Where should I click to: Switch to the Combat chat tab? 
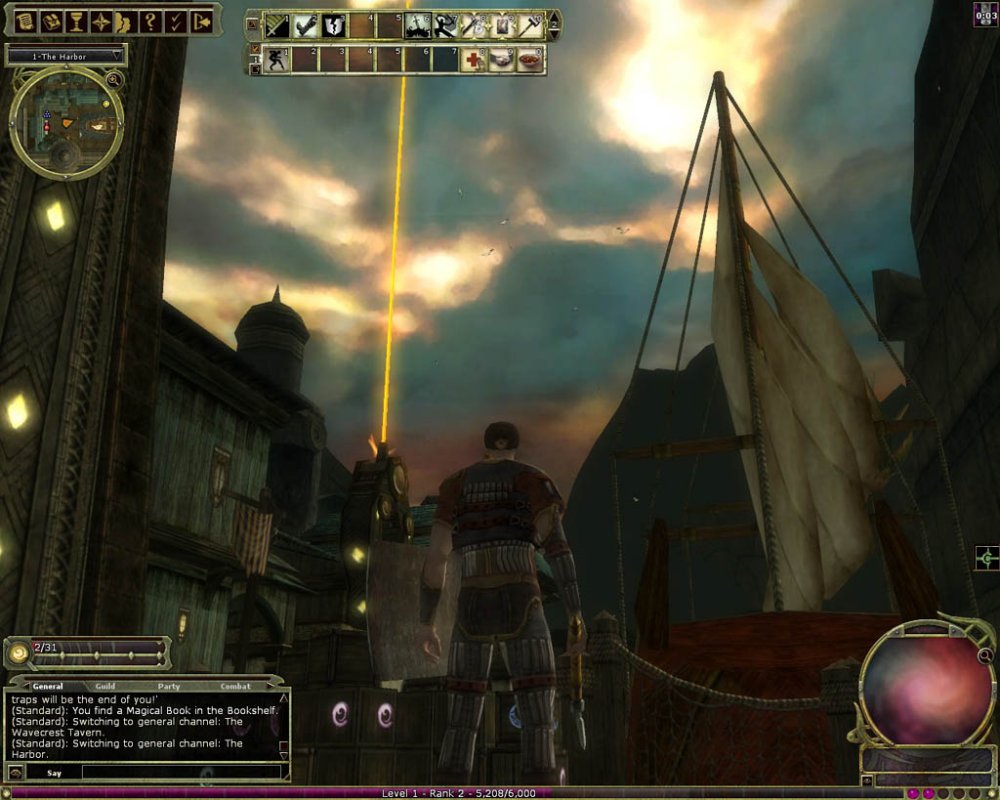(235, 686)
